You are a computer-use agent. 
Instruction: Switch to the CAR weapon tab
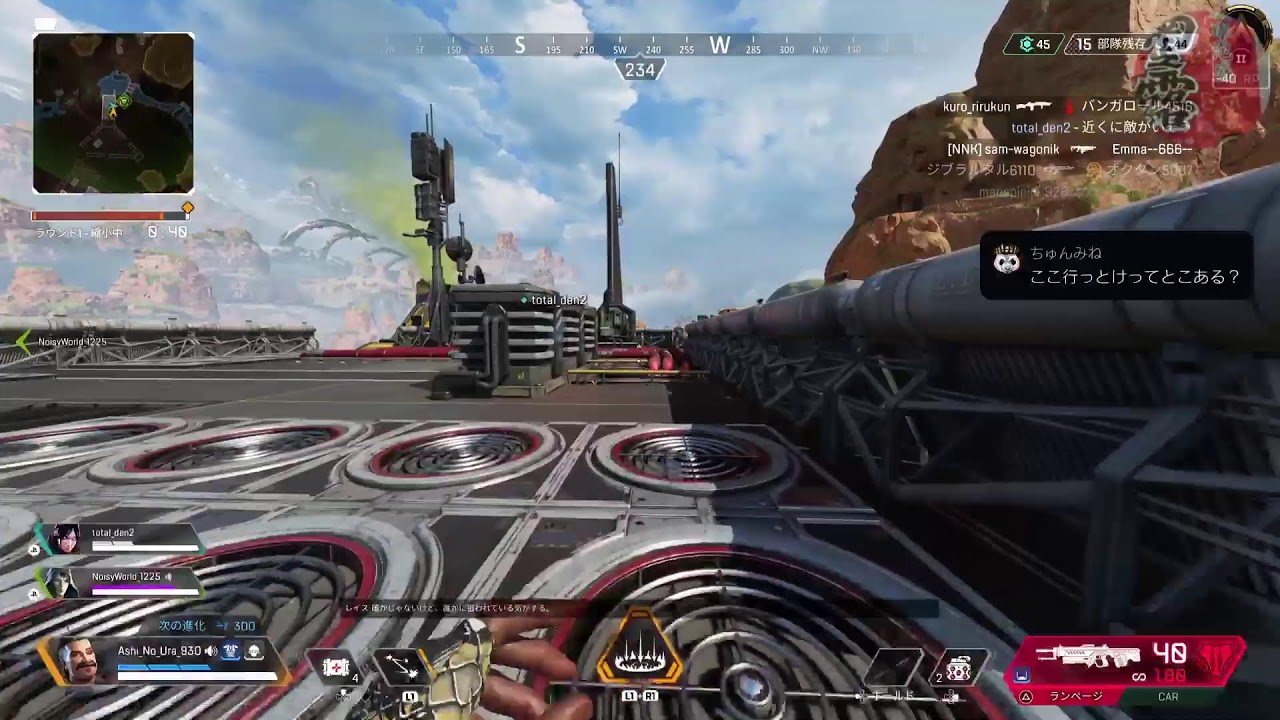(x=1167, y=697)
